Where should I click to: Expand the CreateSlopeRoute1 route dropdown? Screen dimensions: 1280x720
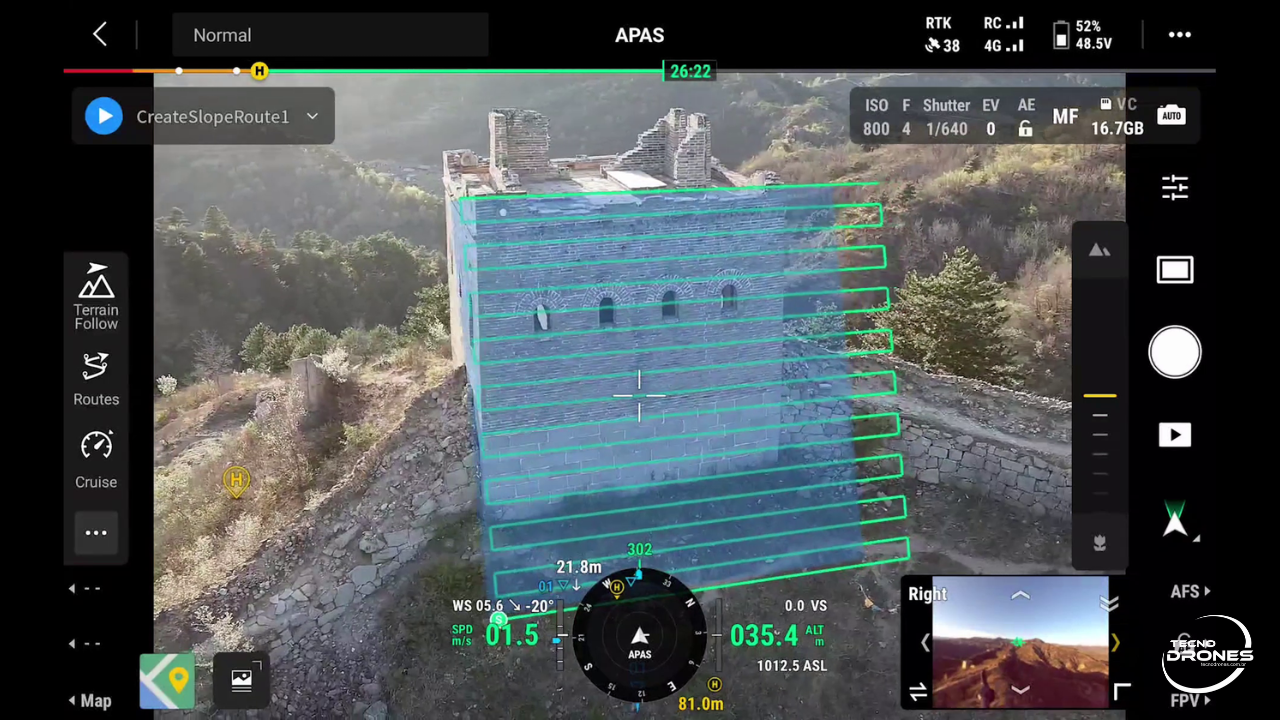coord(312,116)
